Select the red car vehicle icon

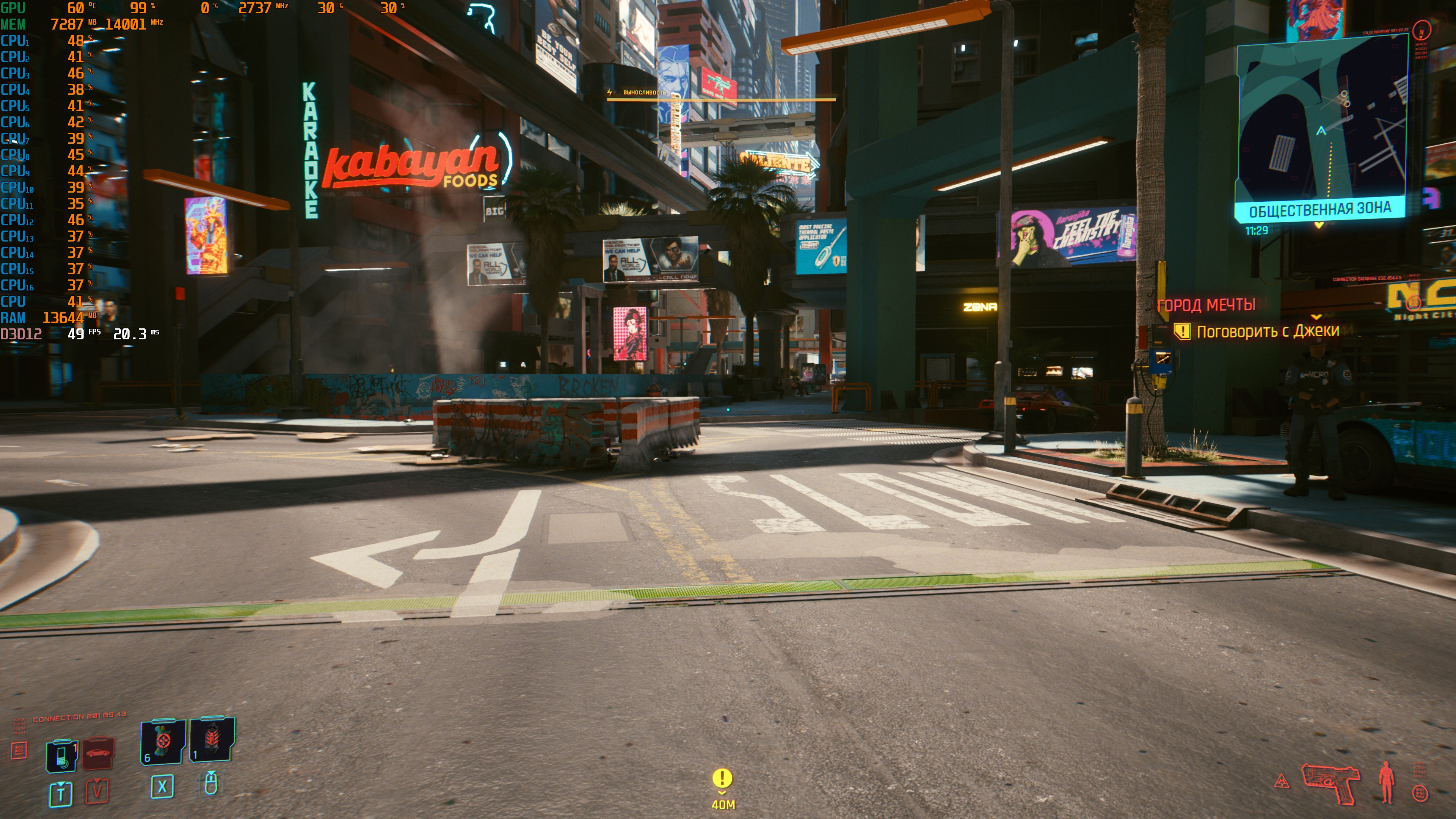click(x=99, y=753)
